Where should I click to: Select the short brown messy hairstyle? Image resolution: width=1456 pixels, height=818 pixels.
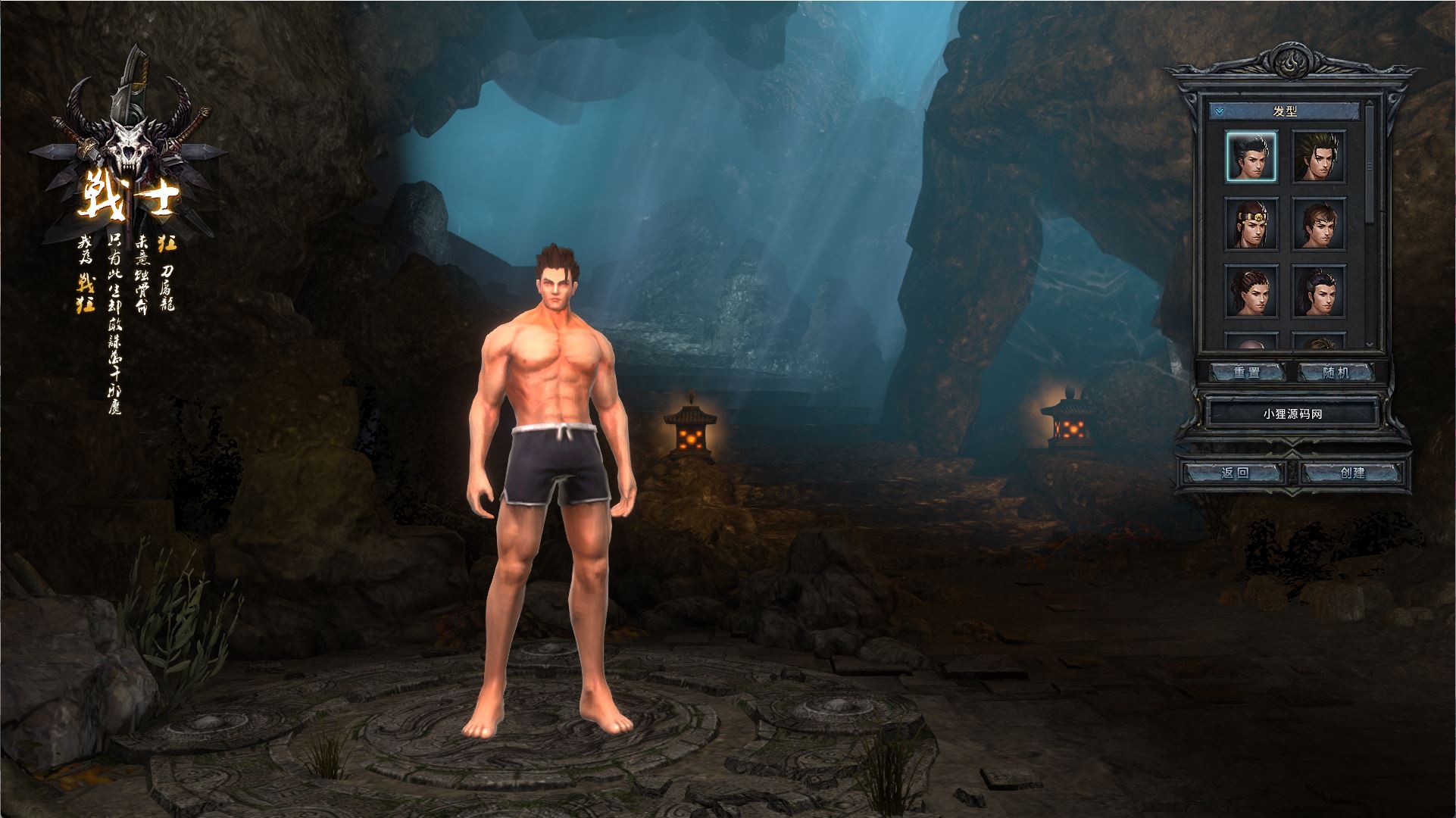click(x=1318, y=223)
